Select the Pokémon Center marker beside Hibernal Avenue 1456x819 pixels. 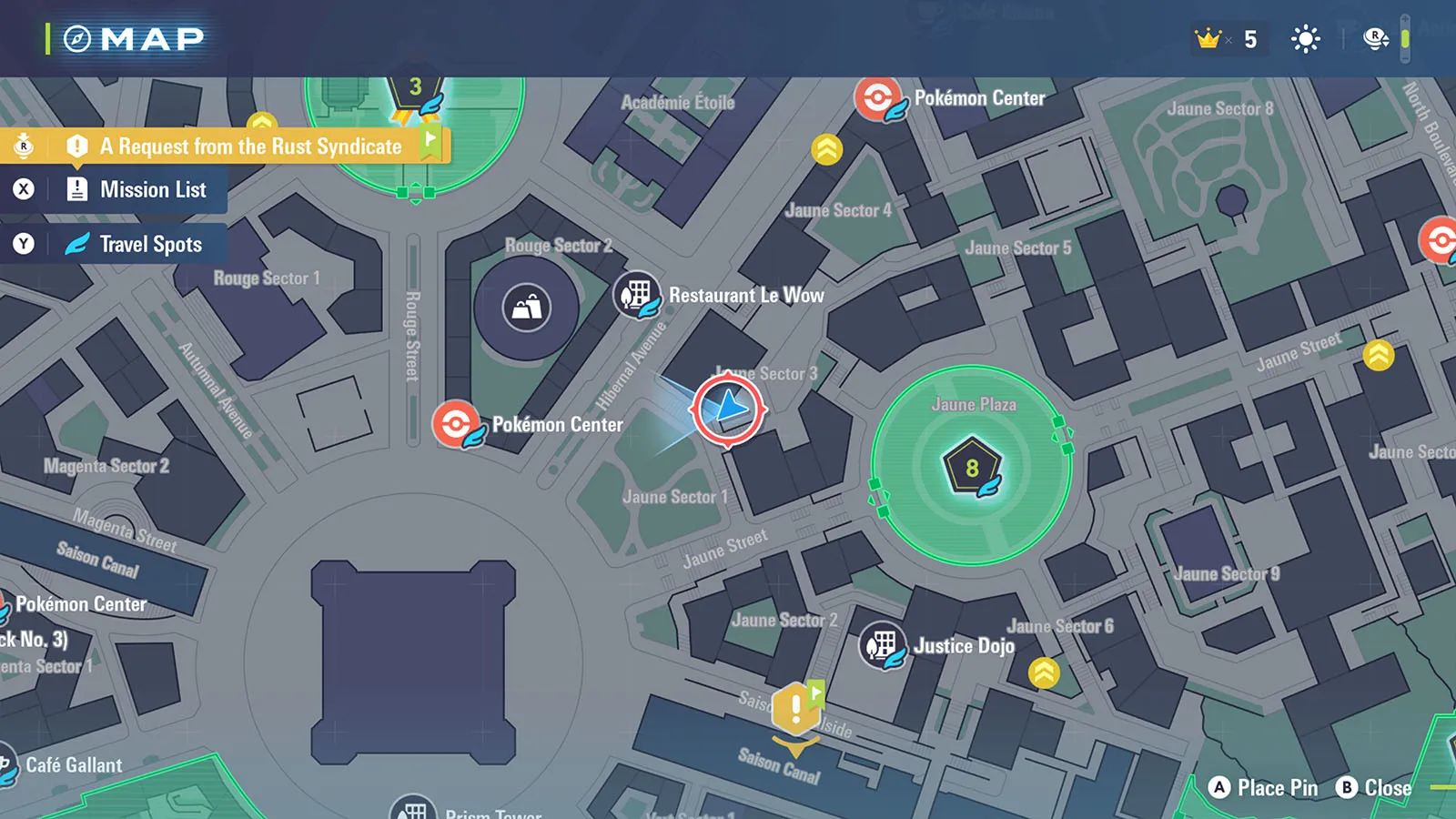[x=456, y=424]
